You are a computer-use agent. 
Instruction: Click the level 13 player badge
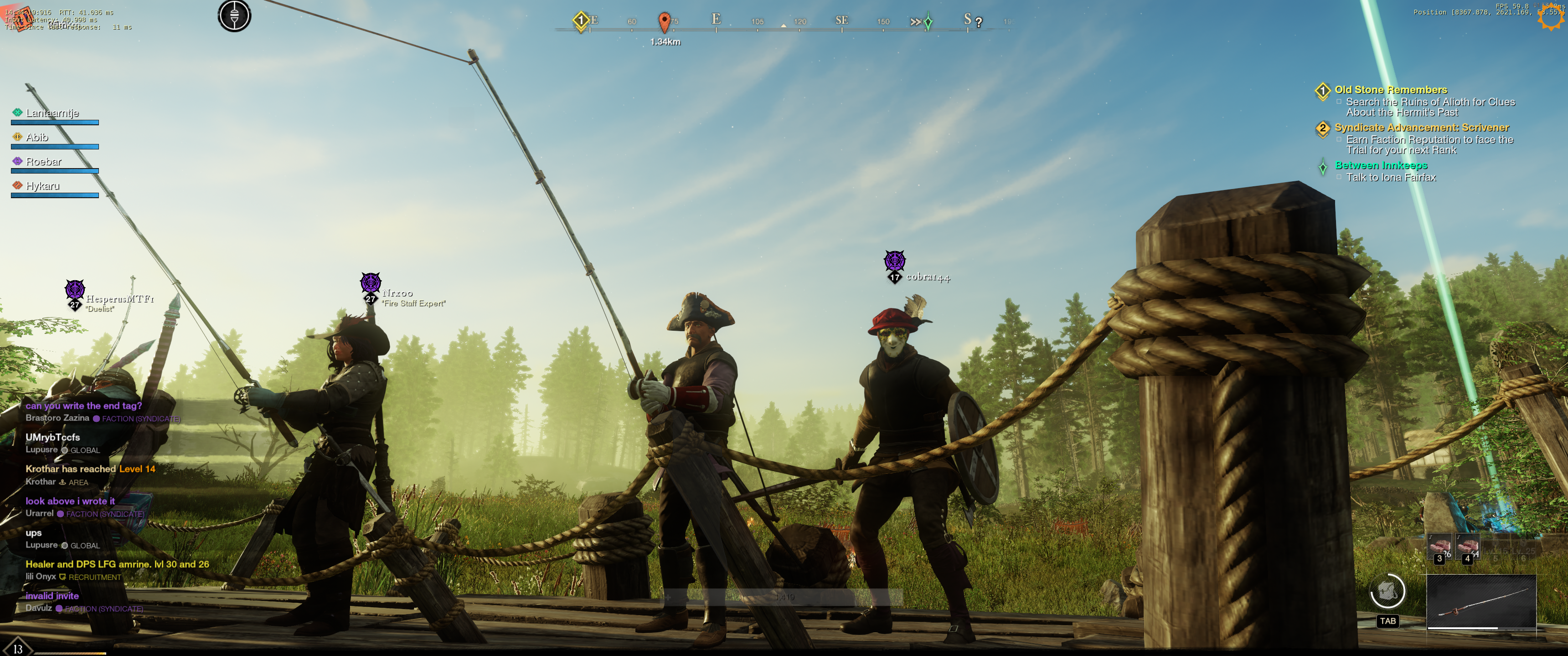tap(18, 648)
